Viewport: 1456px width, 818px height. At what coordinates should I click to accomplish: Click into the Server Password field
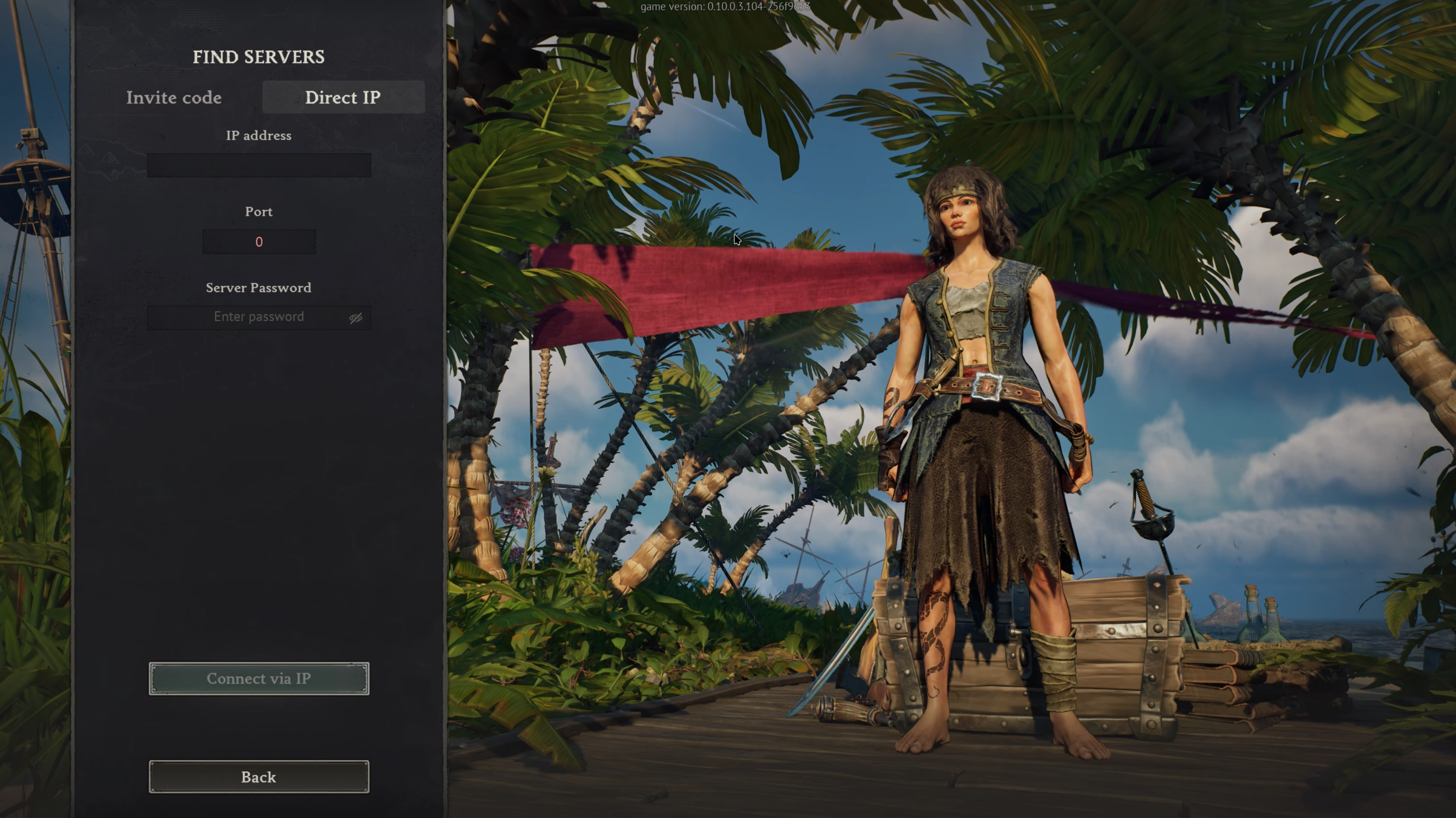point(249,317)
